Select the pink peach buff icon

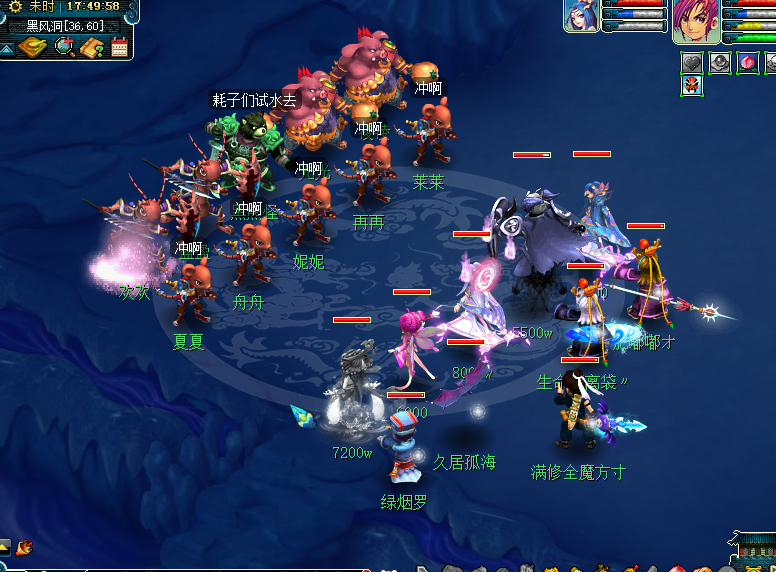coord(747,63)
